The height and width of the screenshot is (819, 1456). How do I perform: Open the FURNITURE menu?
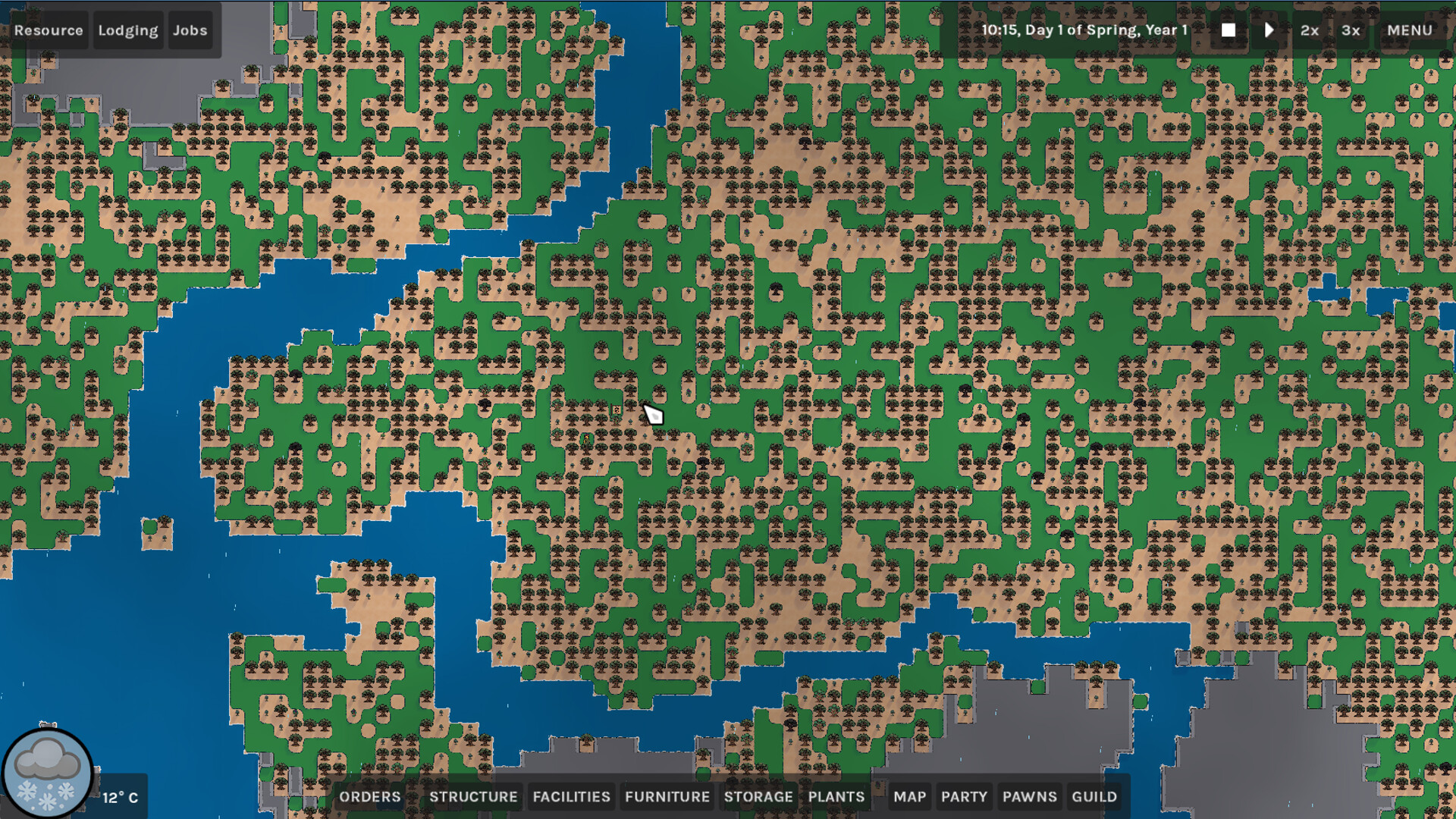667,797
